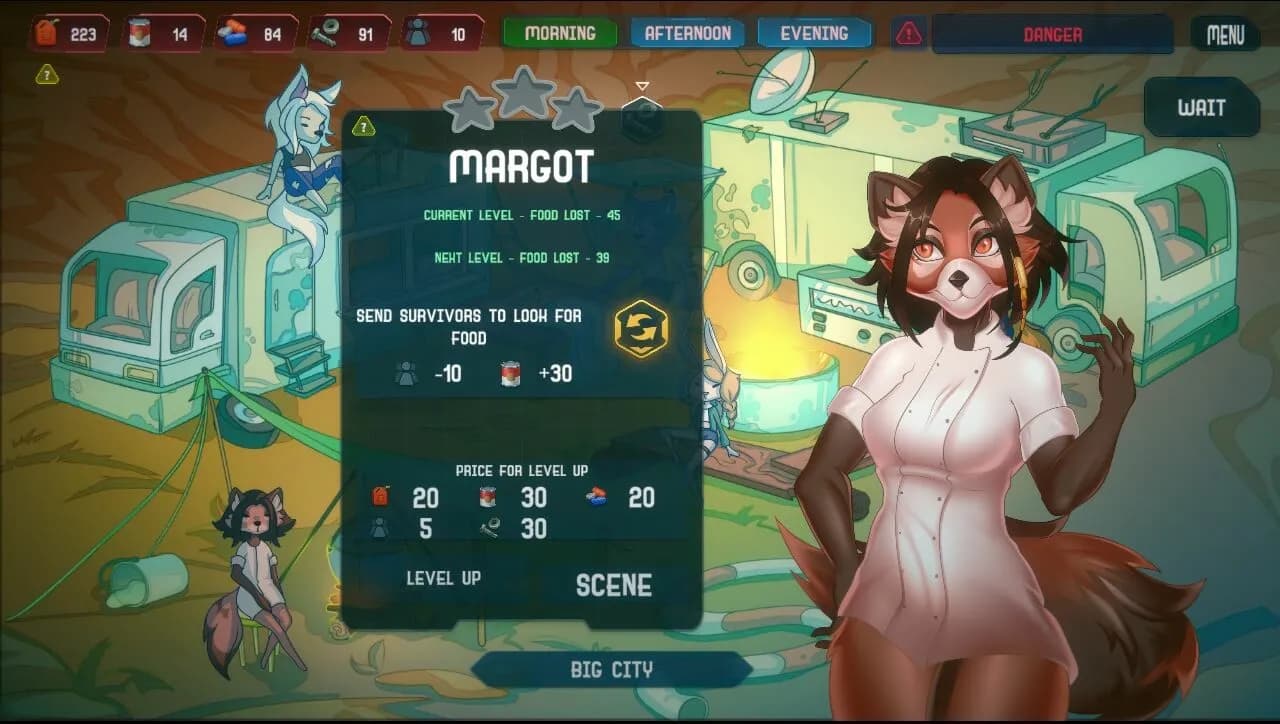Click the LEVEL UP button for Margot
Screen dimensions: 1280x724
coord(443,577)
